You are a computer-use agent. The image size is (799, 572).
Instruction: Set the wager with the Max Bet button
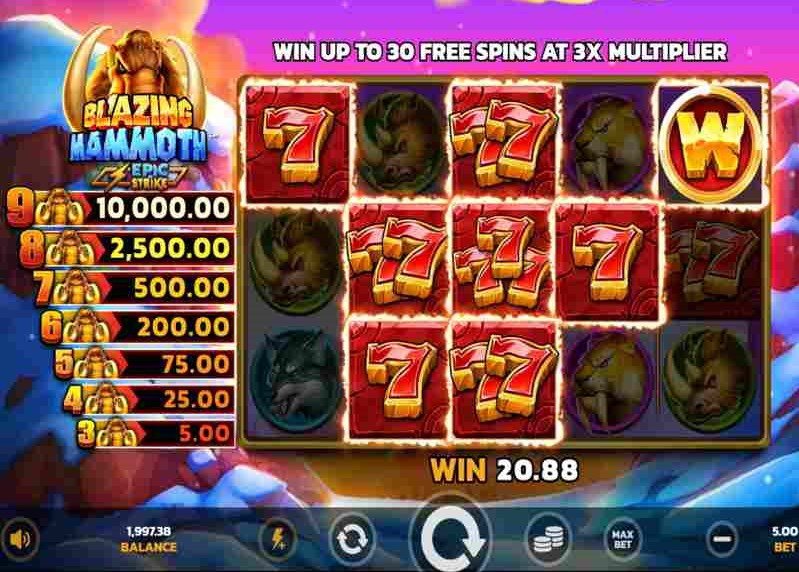[x=622, y=540]
